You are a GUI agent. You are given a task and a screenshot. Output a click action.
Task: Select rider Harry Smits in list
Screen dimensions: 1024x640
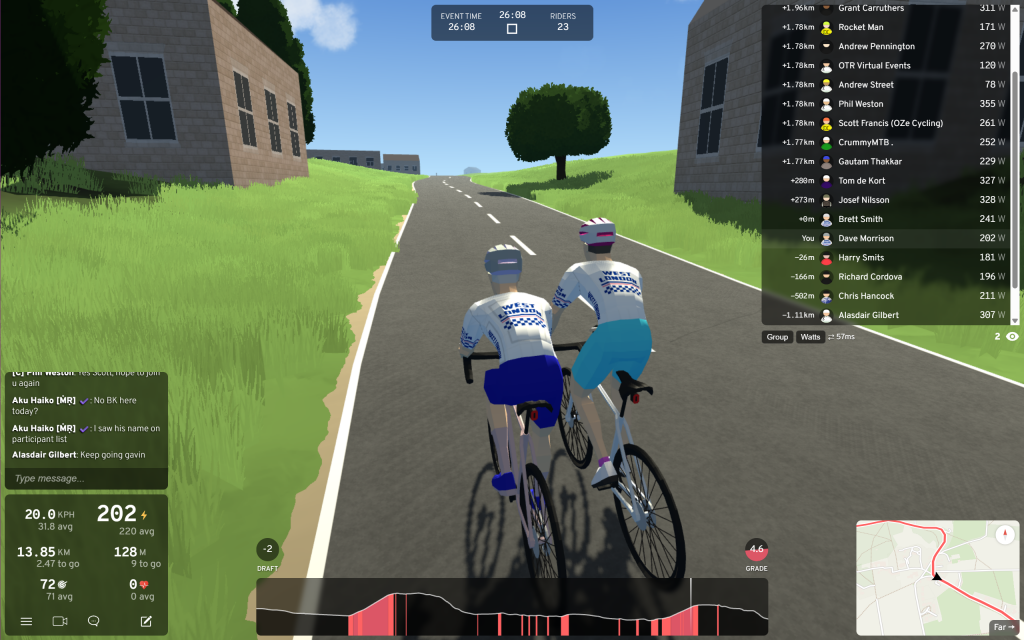click(860, 257)
